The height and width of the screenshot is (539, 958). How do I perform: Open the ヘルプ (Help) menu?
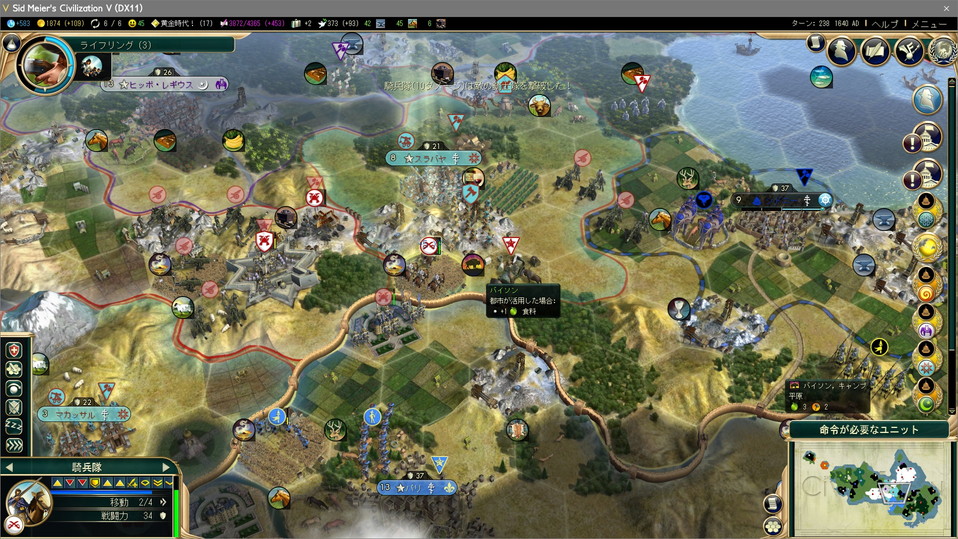[x=884, y=23]
